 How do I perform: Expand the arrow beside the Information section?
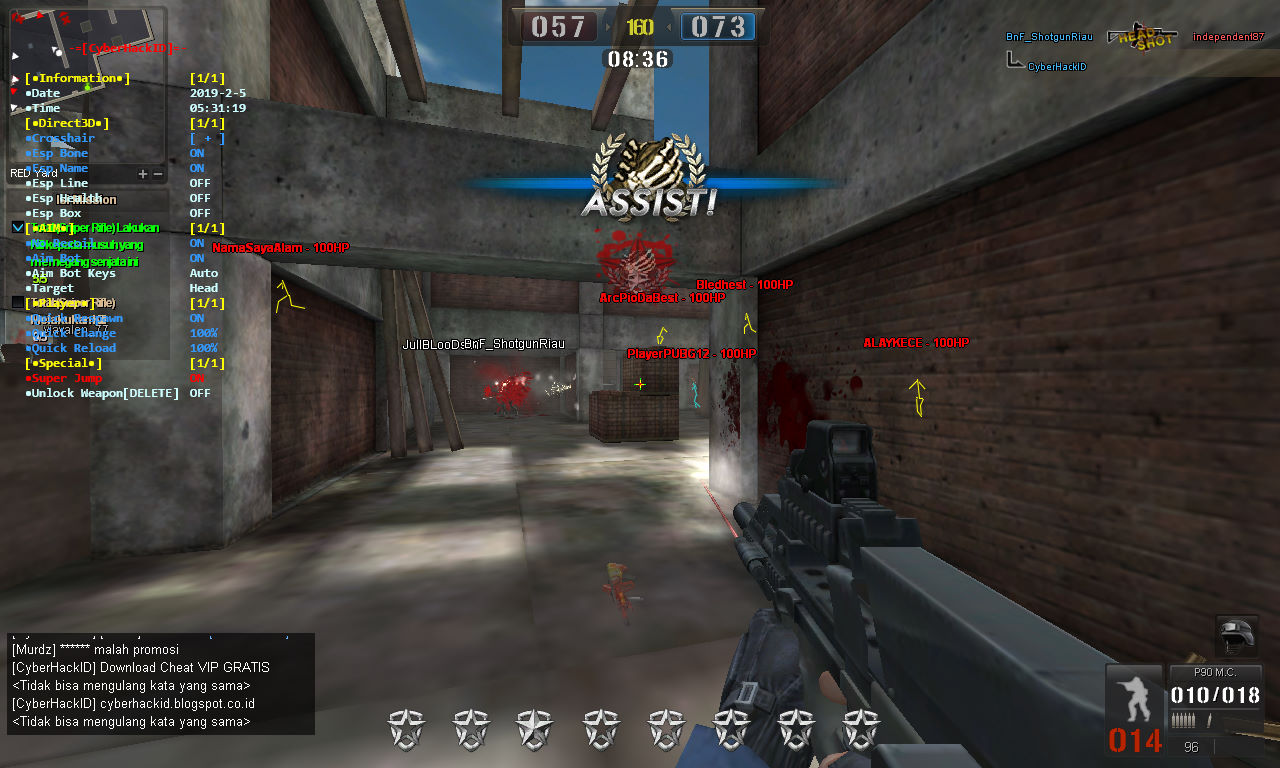click(x=14, y=79)
